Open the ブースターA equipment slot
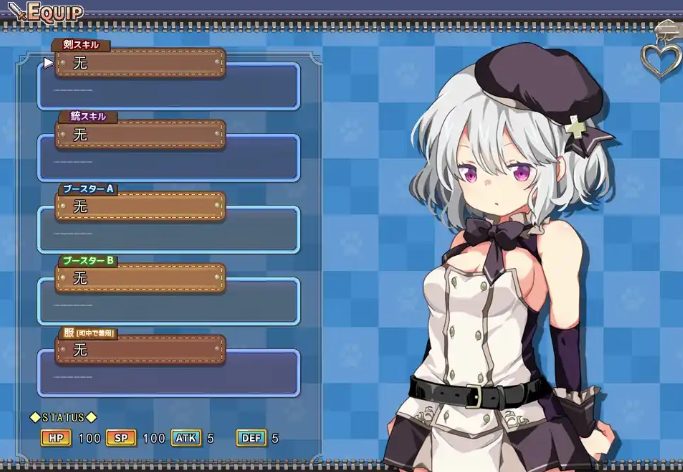 [x=140, y=206]
